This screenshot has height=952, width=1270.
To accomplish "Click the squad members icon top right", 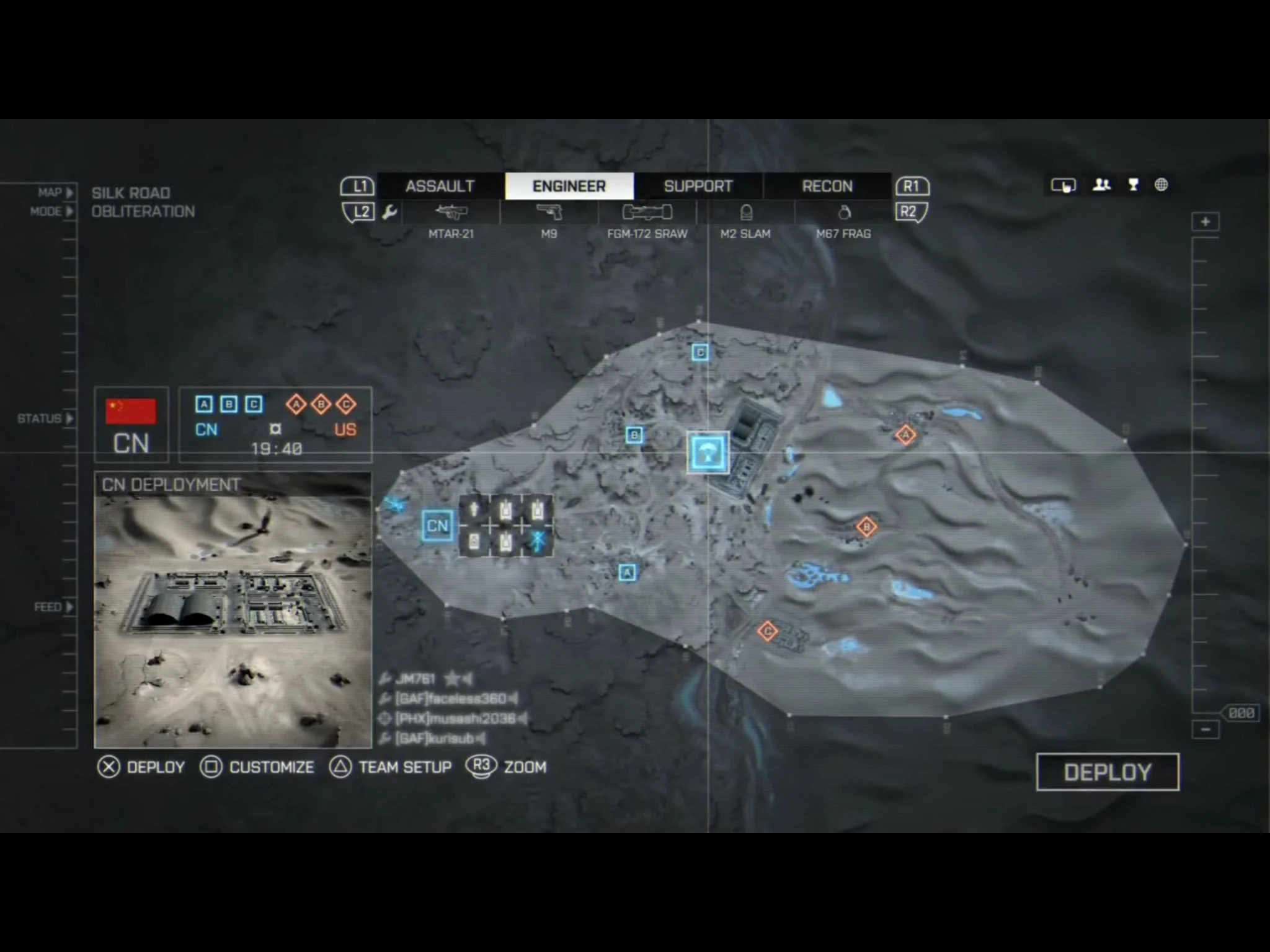I will [1102, 184].
